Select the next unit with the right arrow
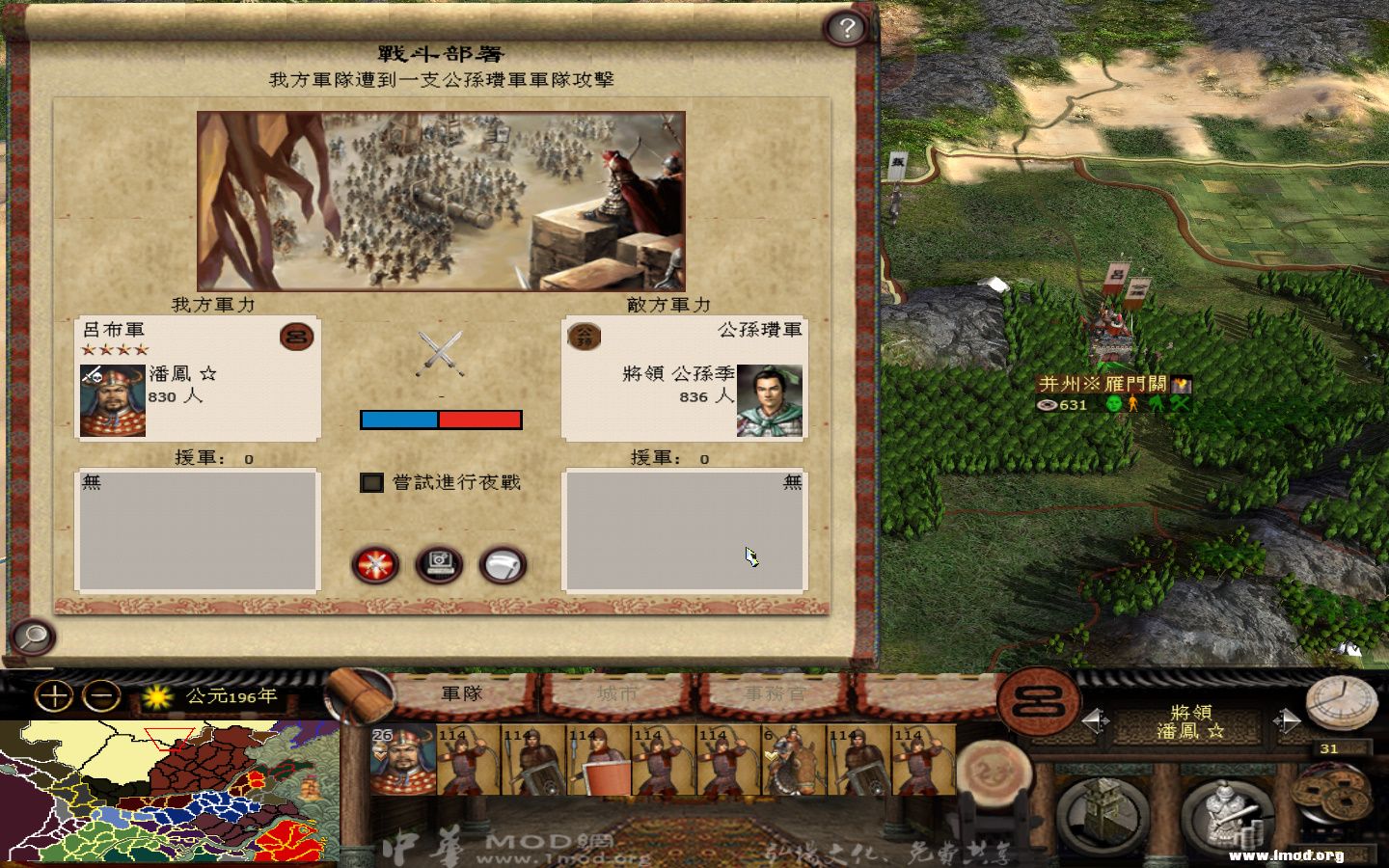This screenshot has width=1389, height=868. click(1285, 719)
